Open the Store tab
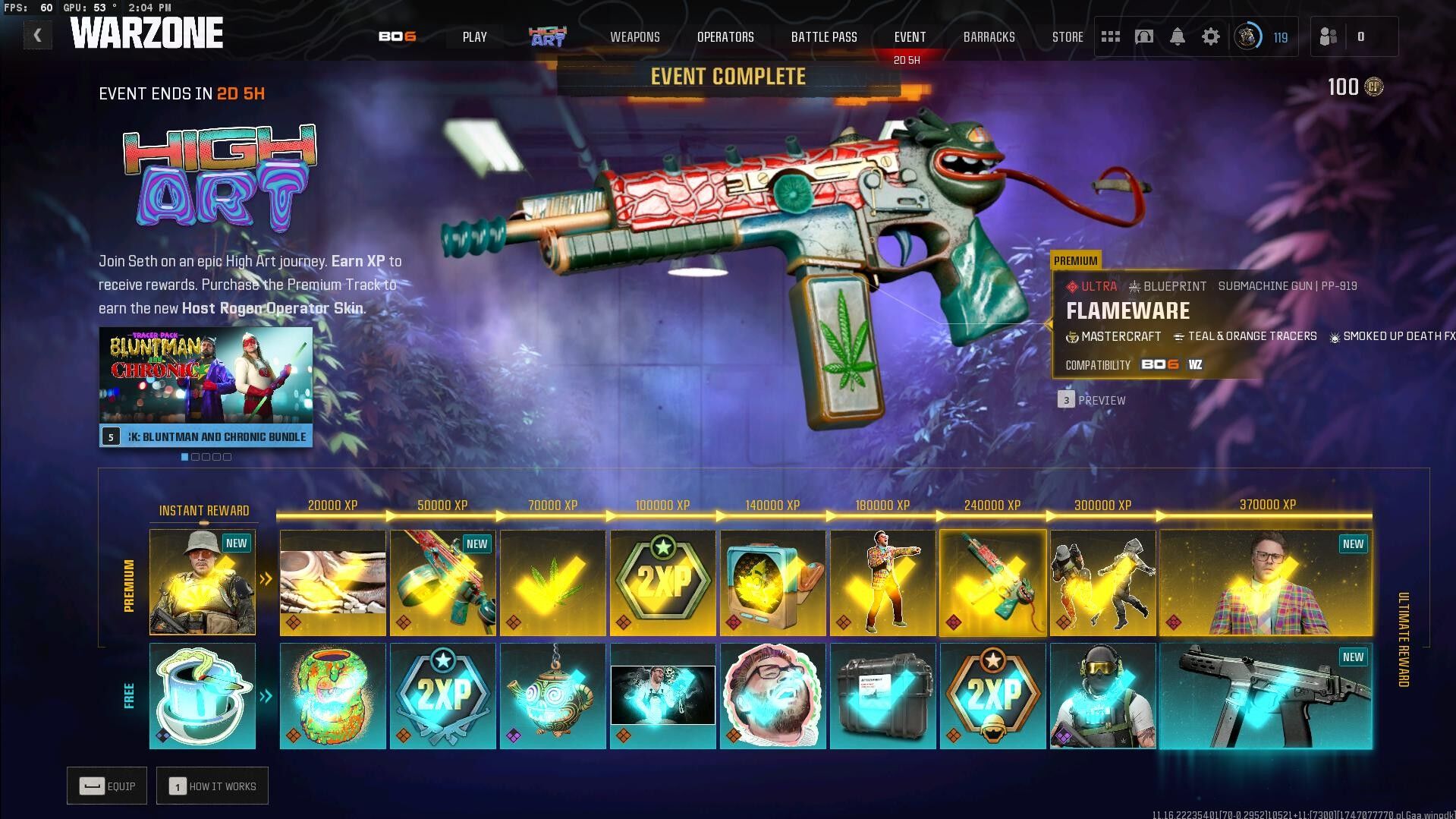The height and width of the screenshot is (819, 1456). click(x=1067, y=36)
